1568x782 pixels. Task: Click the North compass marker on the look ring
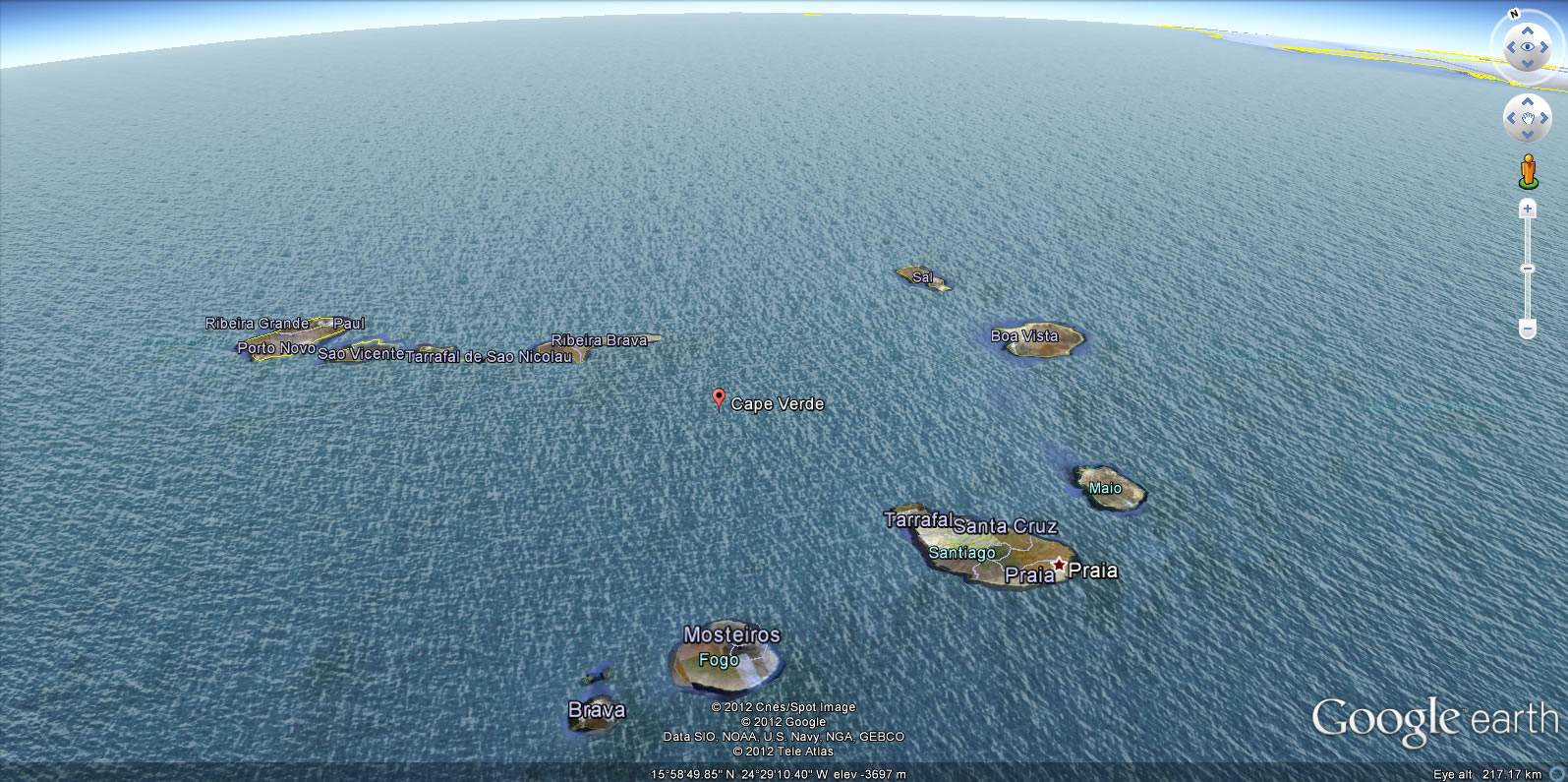[1514, 15]
